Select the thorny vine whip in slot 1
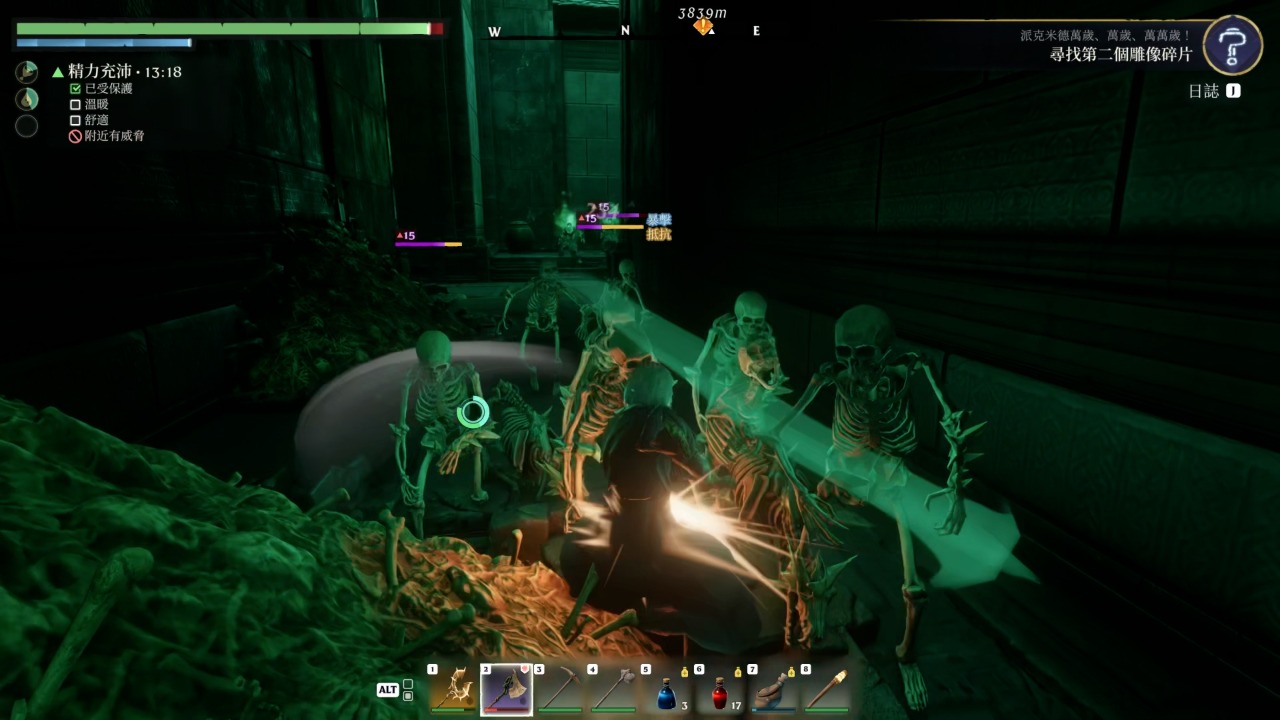Screen dimensions: 1280x720 click(x=453, y=690)
